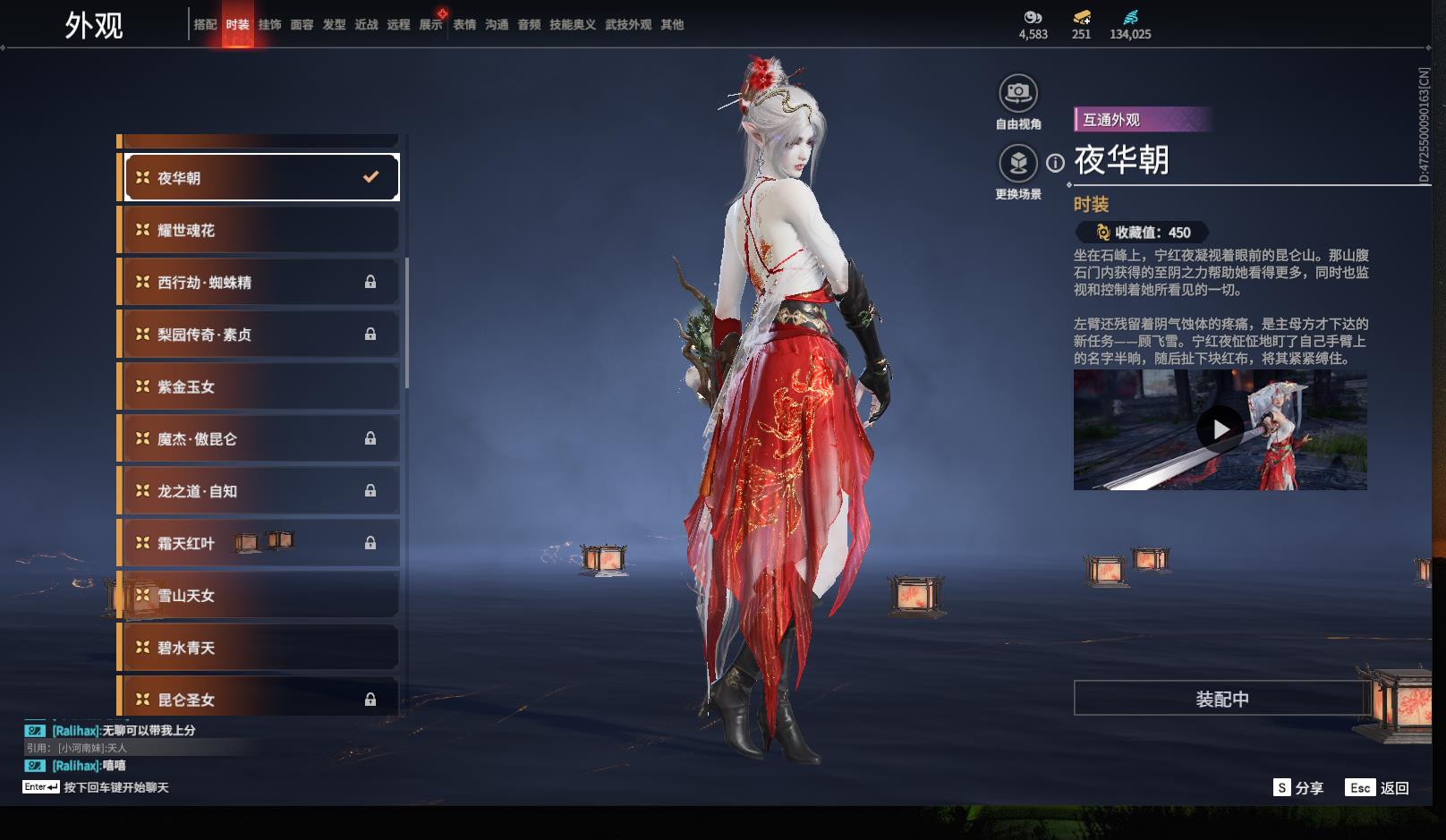Screen dimensions: 1446x840
Task: Open the 武技外观 tab
Action: click(x=627, y=25)
